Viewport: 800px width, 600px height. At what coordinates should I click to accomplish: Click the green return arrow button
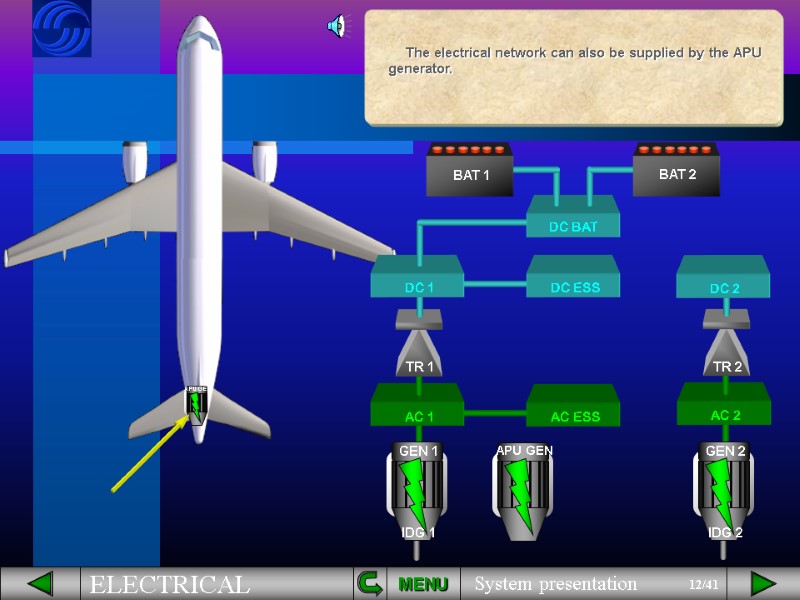369,584
